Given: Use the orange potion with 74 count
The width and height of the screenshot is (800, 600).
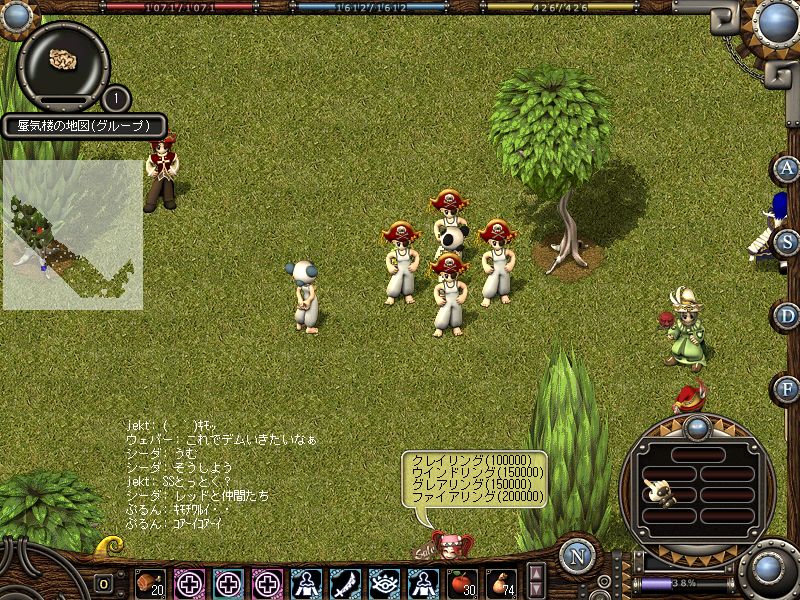Looking at the screenshot, I should point(501,582).
